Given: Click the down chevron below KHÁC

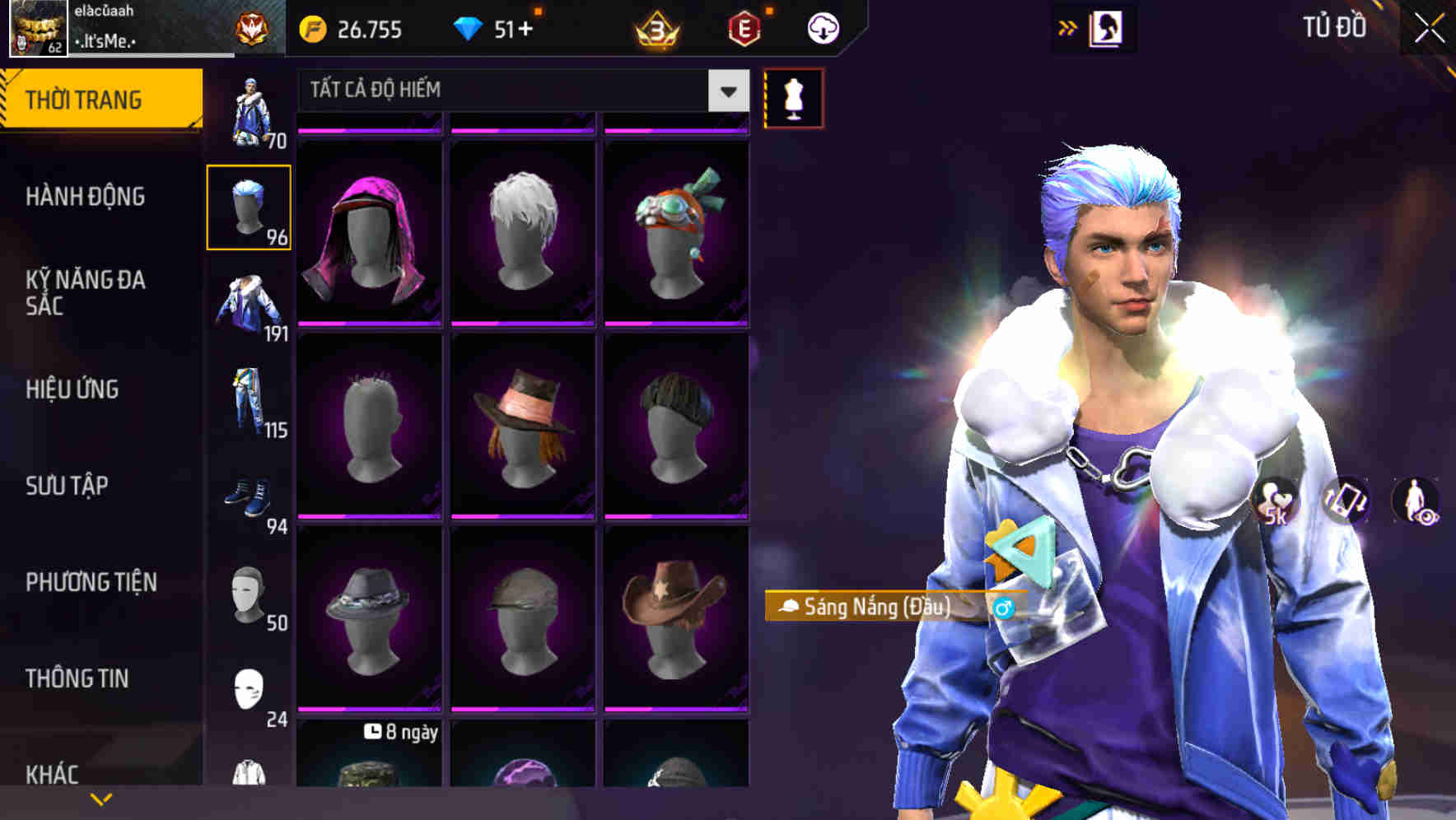Looking at the screenshot, I should point(101,797).
